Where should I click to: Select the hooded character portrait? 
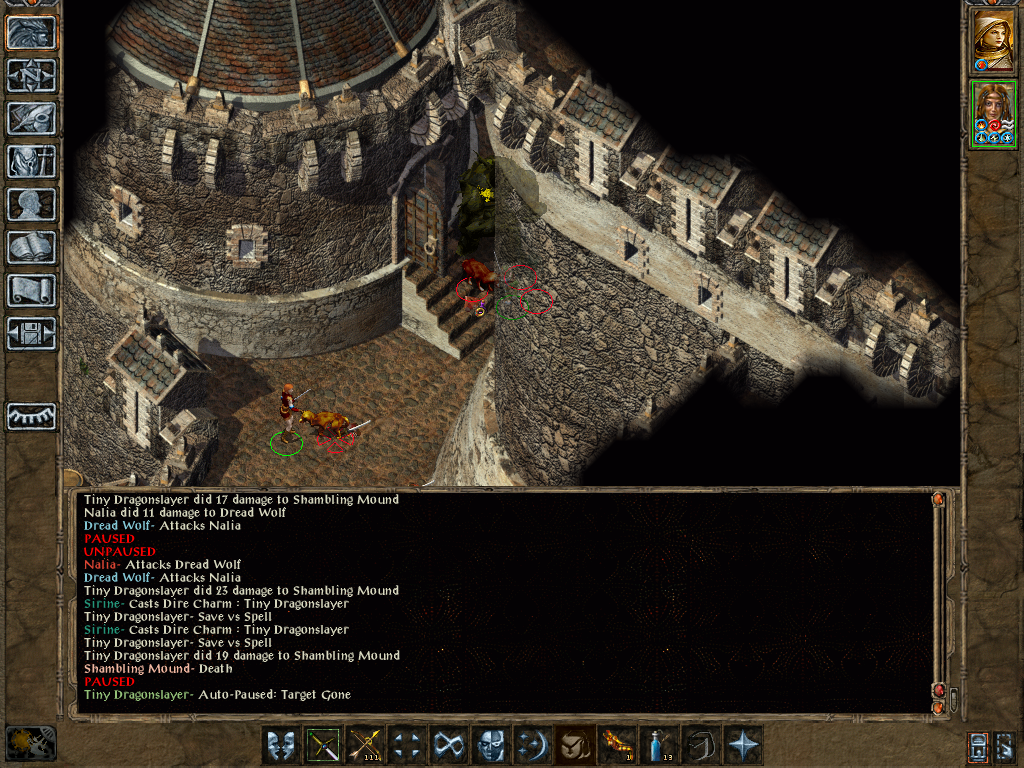tap(993, 41)
